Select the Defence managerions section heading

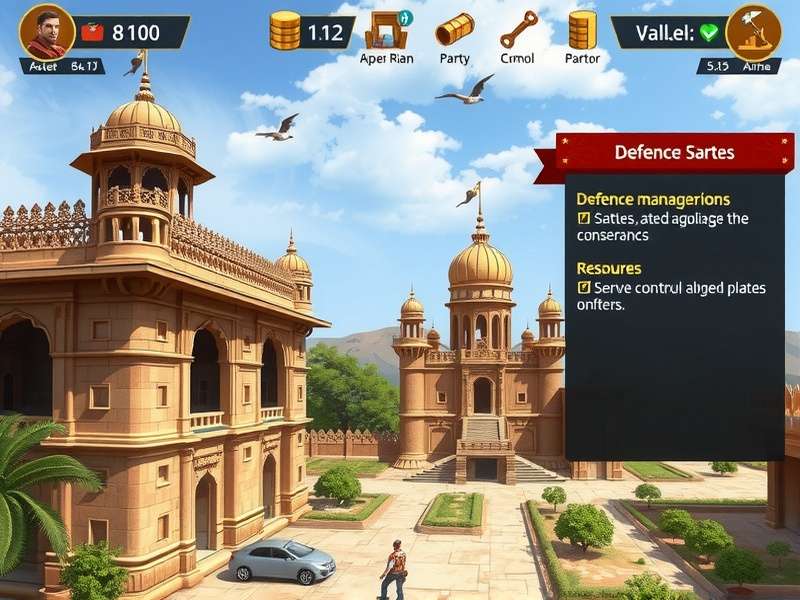(653, 199)
